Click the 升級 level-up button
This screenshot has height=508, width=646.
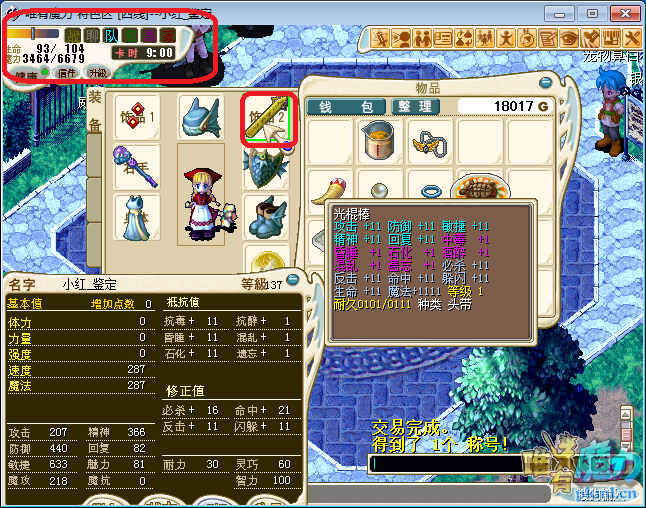click(x=98, y=73)
